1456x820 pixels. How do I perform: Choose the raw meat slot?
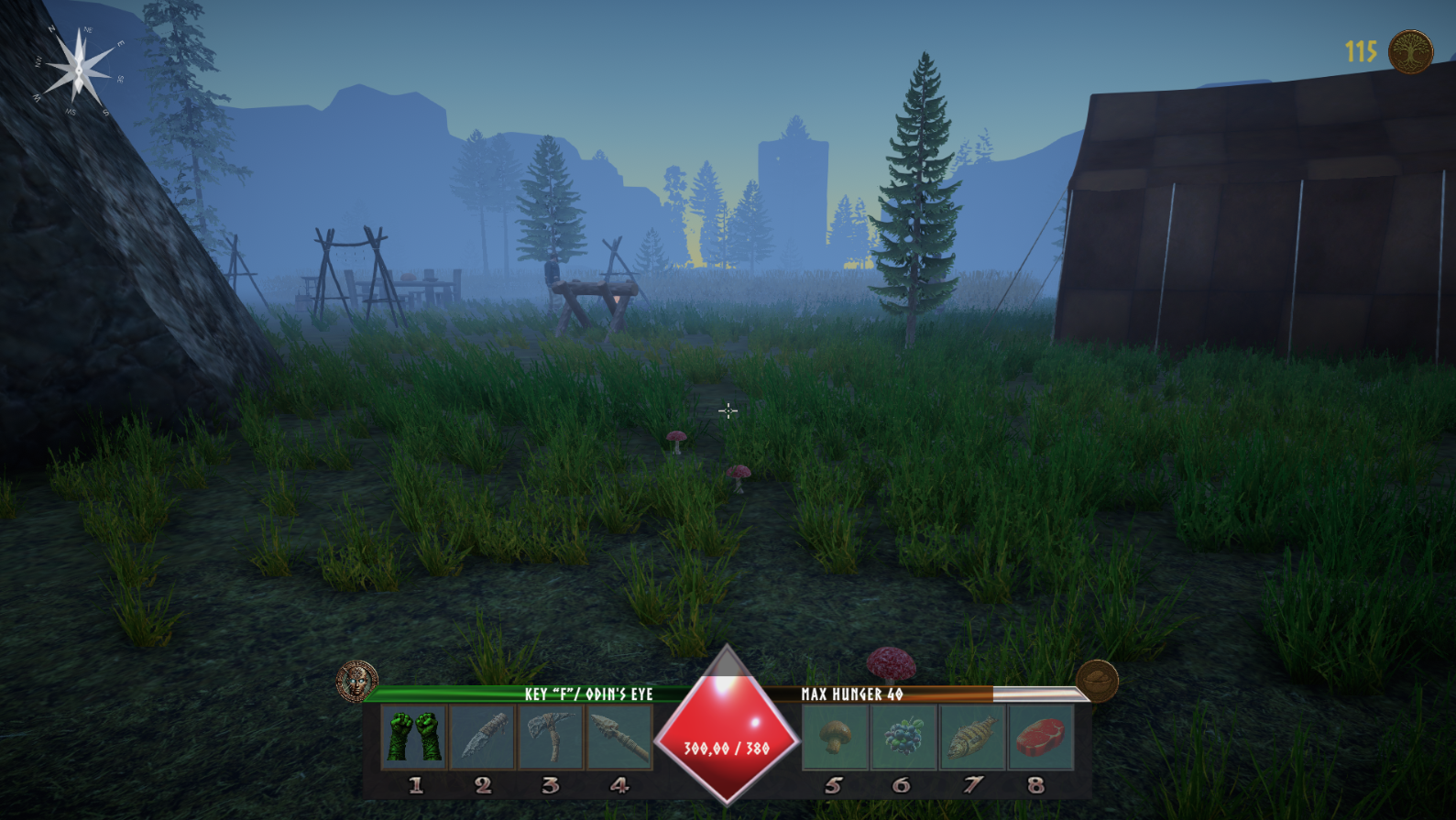click(1040, 737)
